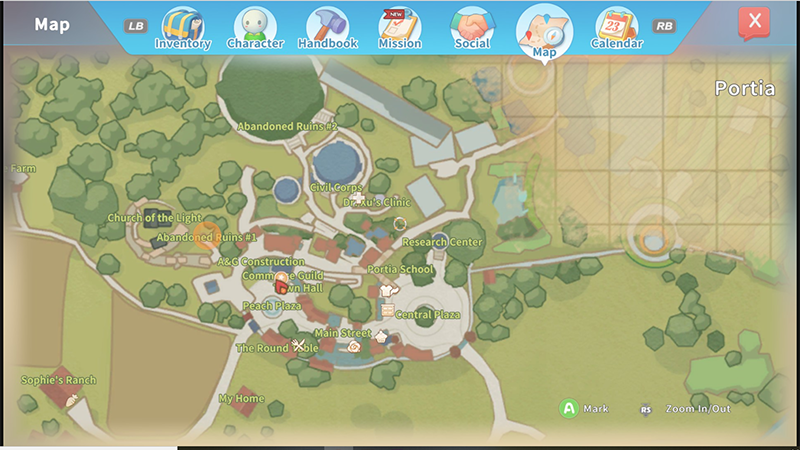Image resolution: width=800 pixels, height=450 pixels.
Task: Open the Calendar tab
Action: (x=616, y=28)
